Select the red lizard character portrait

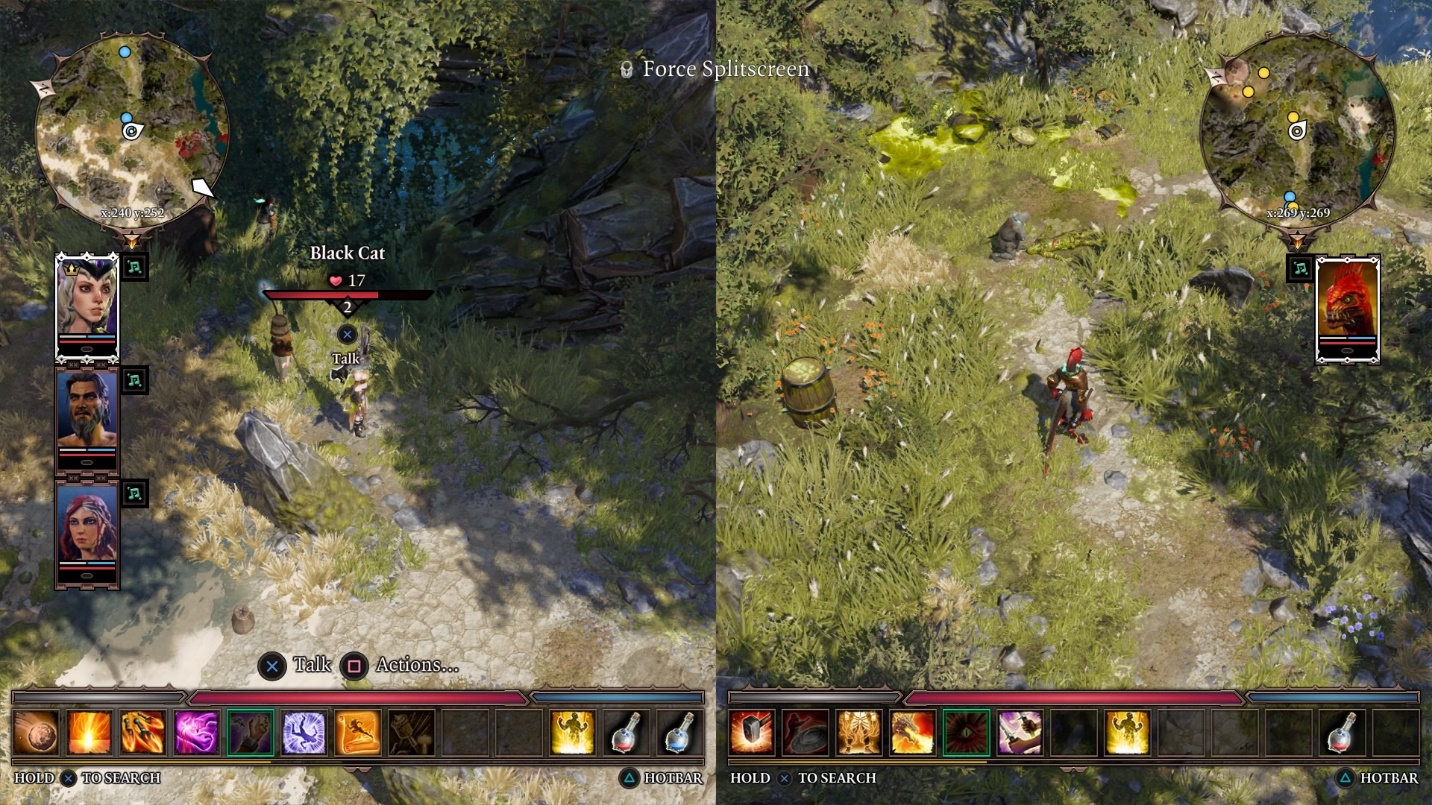pyautogui.click(x=1347, y=309)
